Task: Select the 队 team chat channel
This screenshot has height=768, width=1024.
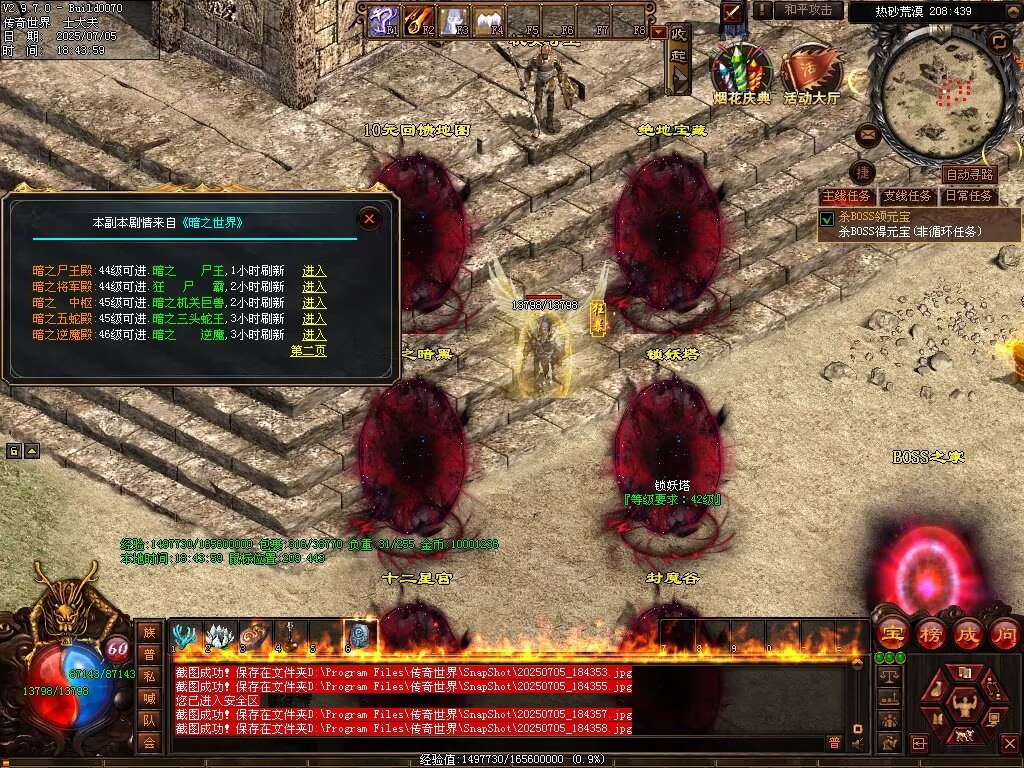Action: click(x=149, y=720)
